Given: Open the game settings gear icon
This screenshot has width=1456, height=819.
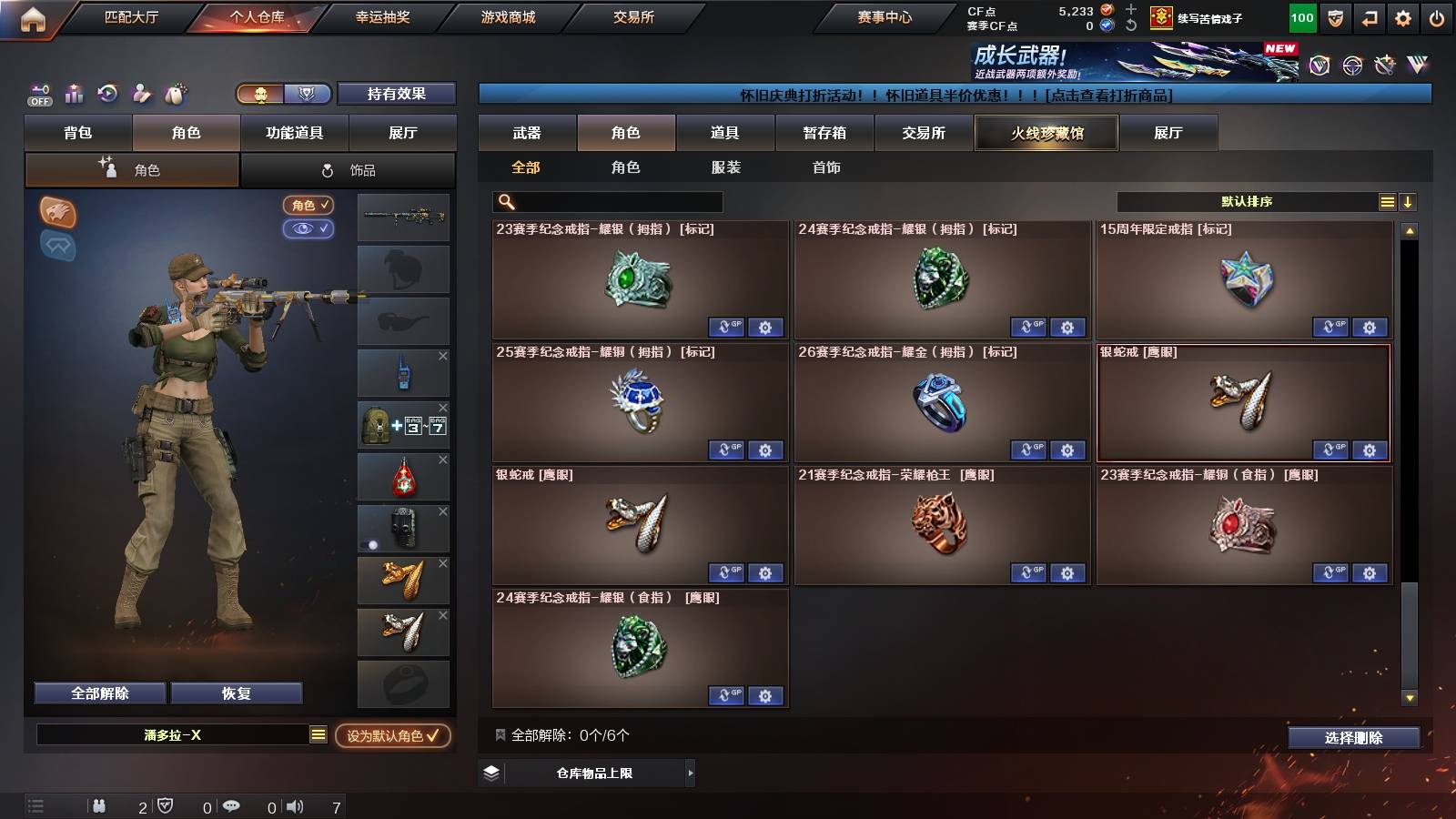Looking at the screenshot, I should click(x=1402, y=16).
